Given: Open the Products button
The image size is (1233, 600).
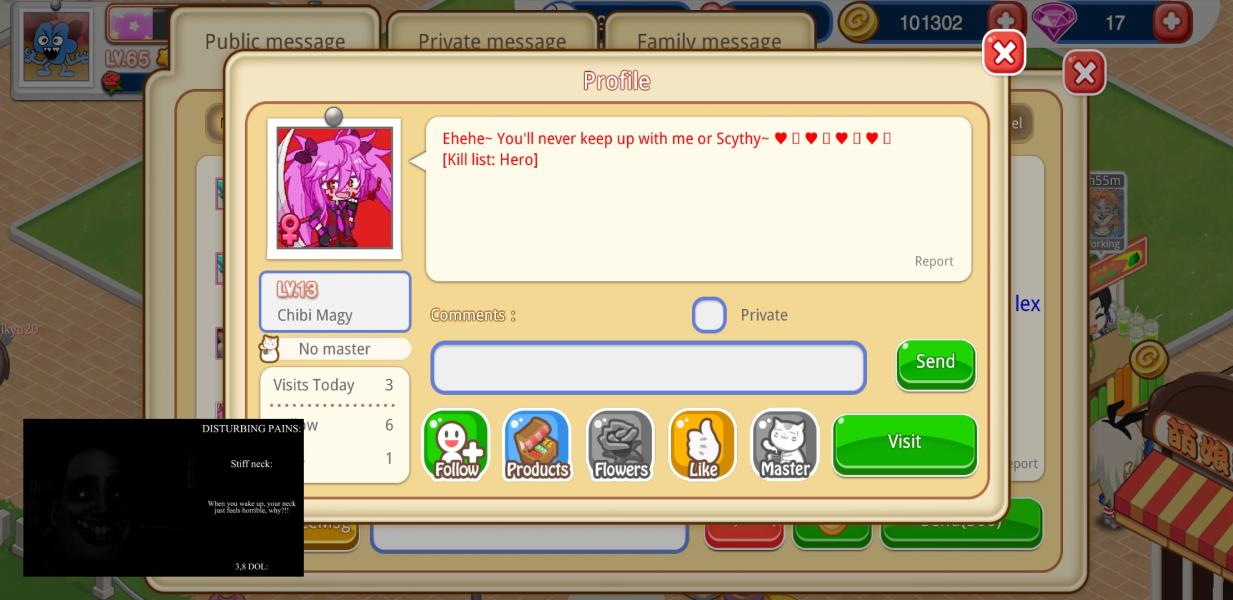Looking at the screenshot, I should [x=537, y=445].
